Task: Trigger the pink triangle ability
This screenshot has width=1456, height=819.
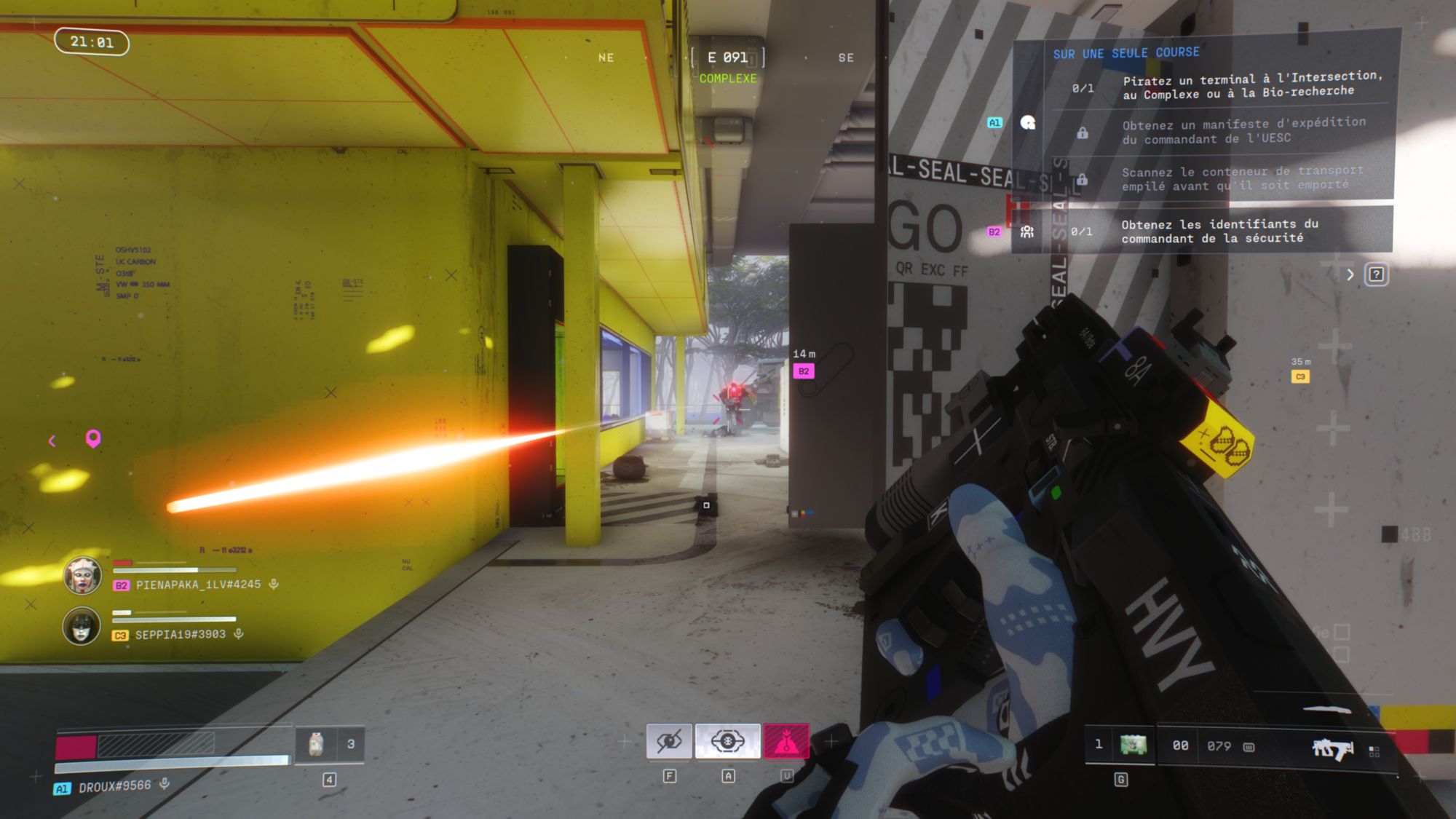Action: pyautogui.click(x=786, y=742)
